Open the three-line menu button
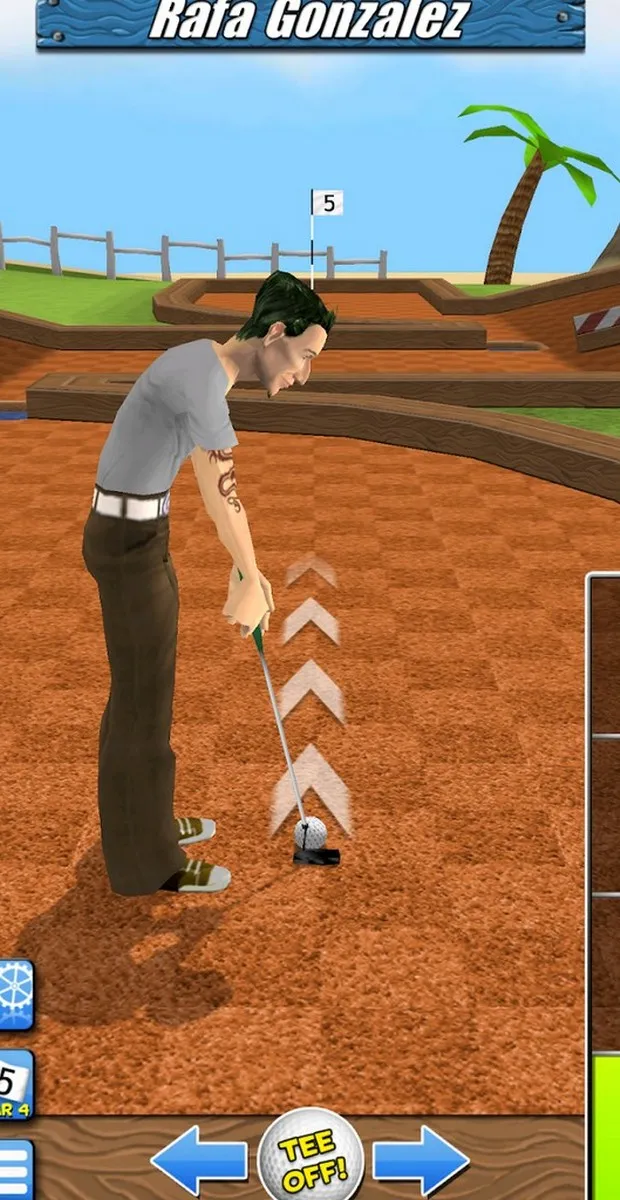The width and height of the screenshot is (620, 1200). pos(15,1168)
